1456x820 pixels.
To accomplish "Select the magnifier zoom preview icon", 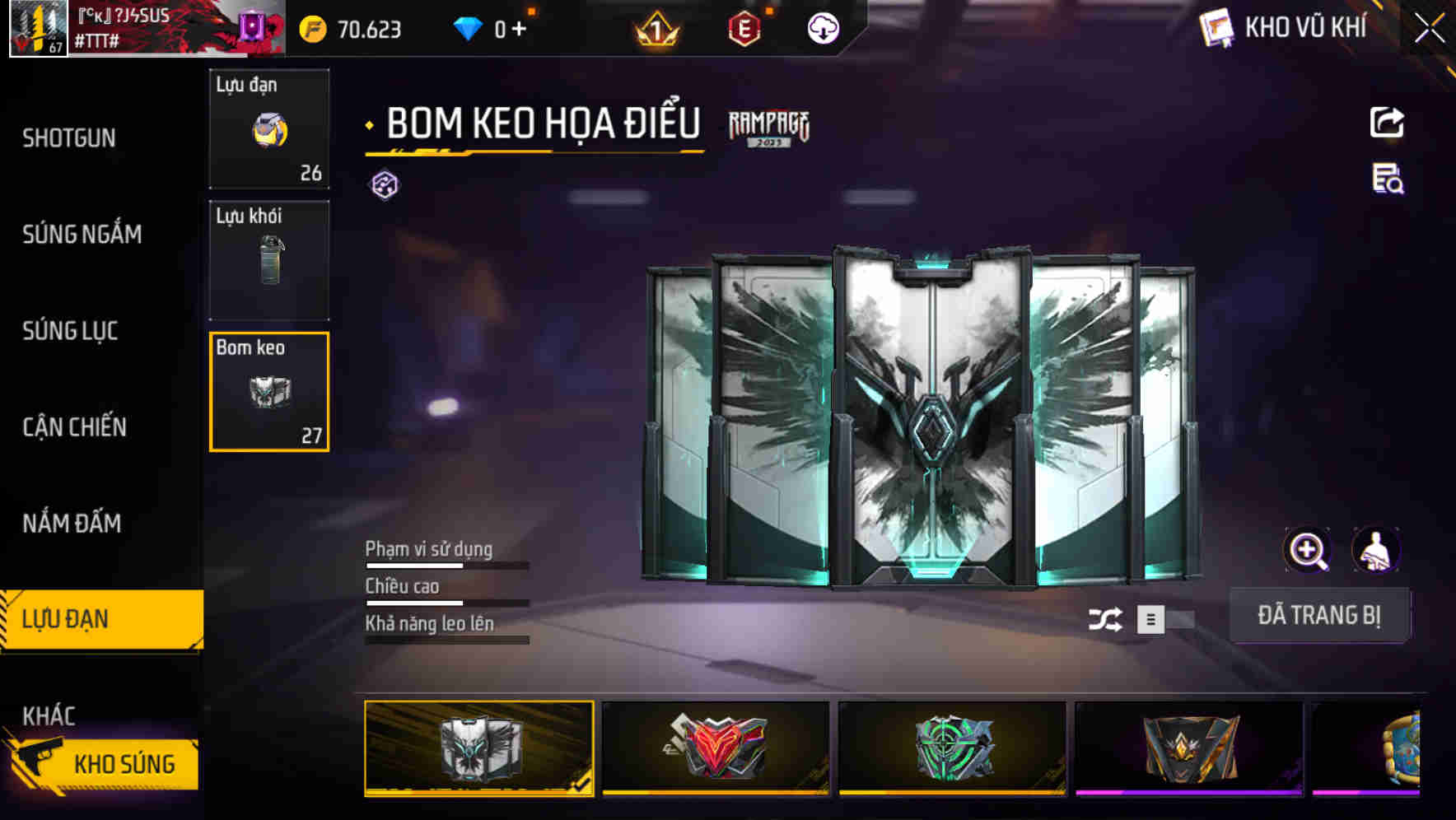I will 1309,550.
